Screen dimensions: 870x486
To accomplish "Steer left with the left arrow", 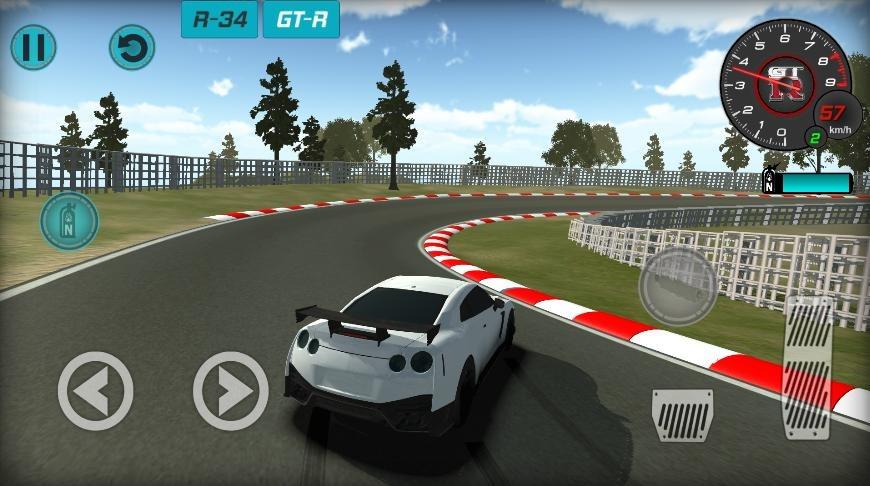I will click(x=95, y=391).
